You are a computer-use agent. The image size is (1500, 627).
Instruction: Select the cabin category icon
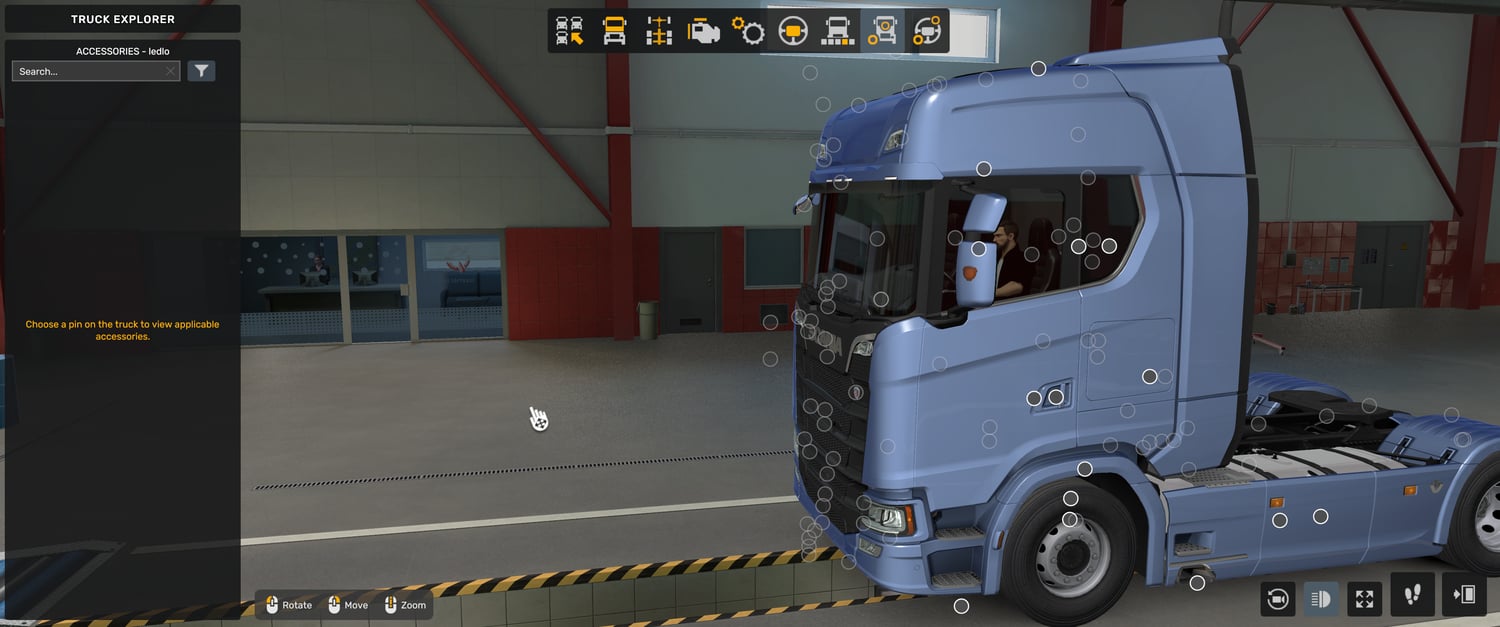[x=614, y=31]
